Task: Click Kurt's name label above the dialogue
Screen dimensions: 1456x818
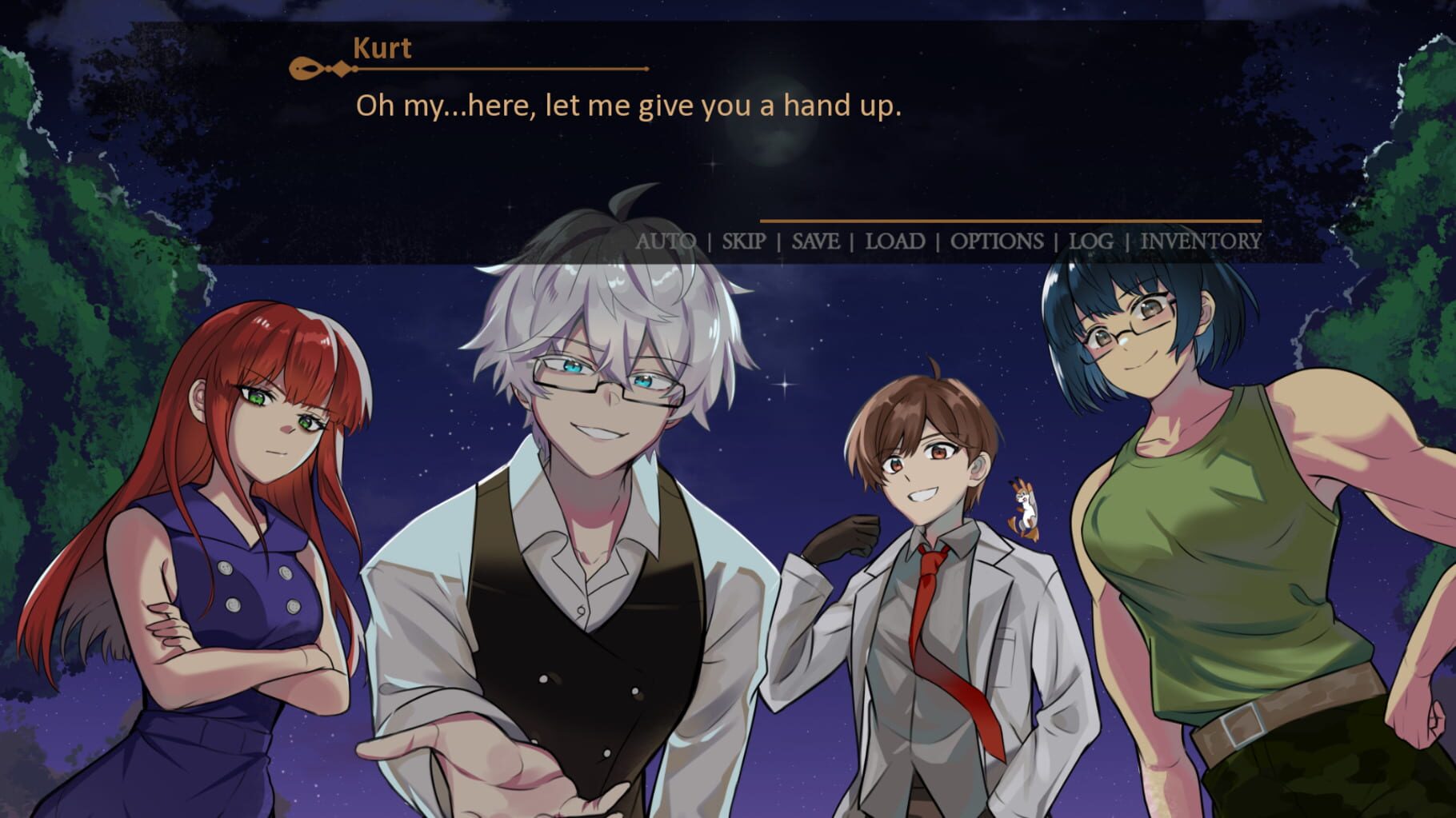Action: click(x=382, y=49)
